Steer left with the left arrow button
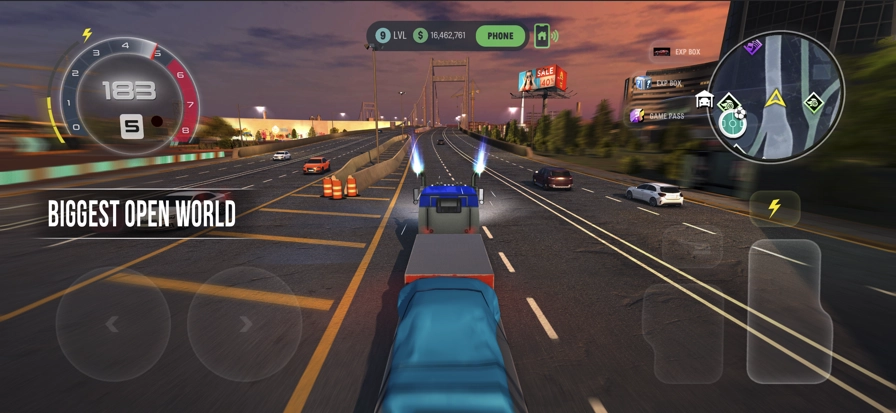896x413 pixels. [112, 324]
